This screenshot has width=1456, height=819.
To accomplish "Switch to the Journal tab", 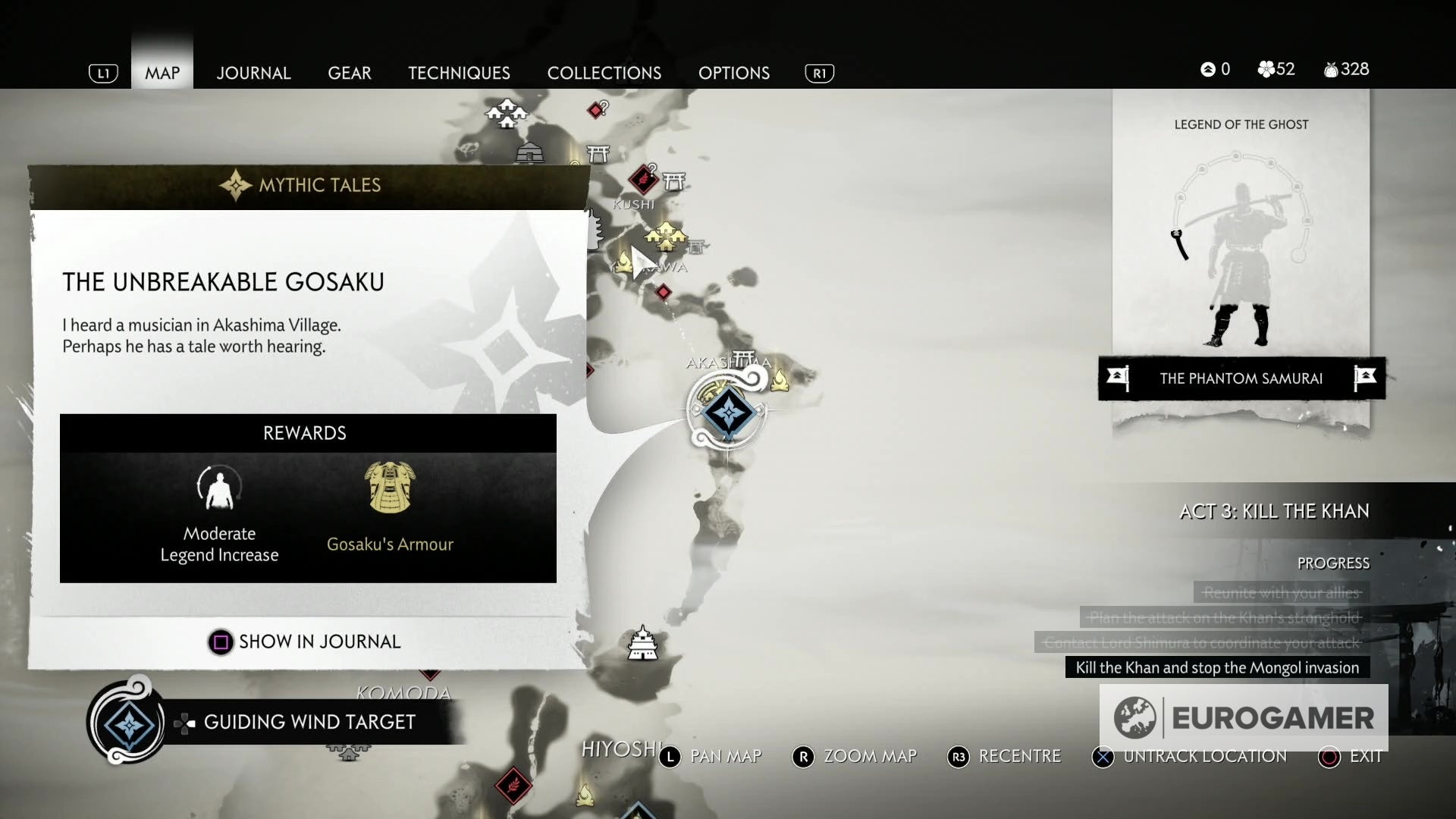I will tap(253, 73).
